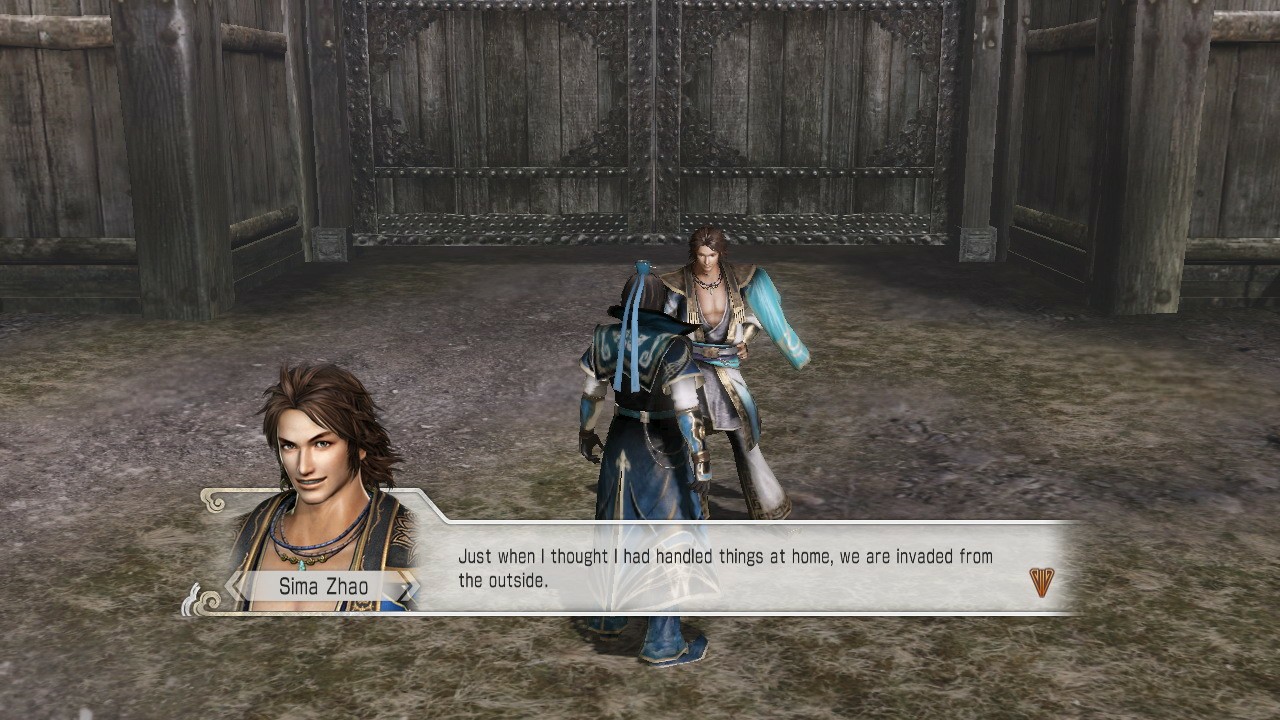Click Sima Zhao's necklace pendant in the portrait
This screenshot has height=720, width=1280.
coord(303,567)
